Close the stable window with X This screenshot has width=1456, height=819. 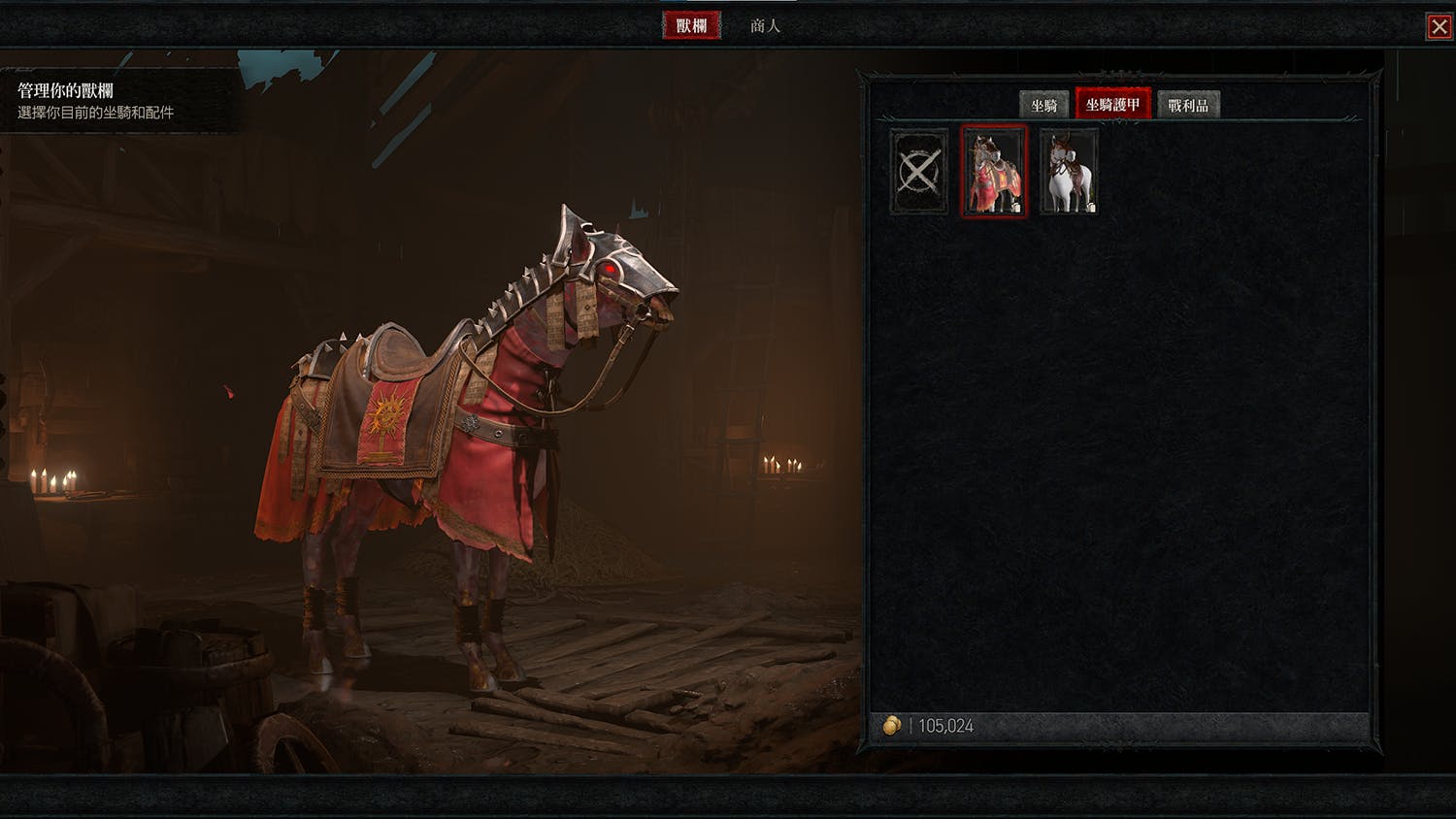click(x=1439, y=26)
